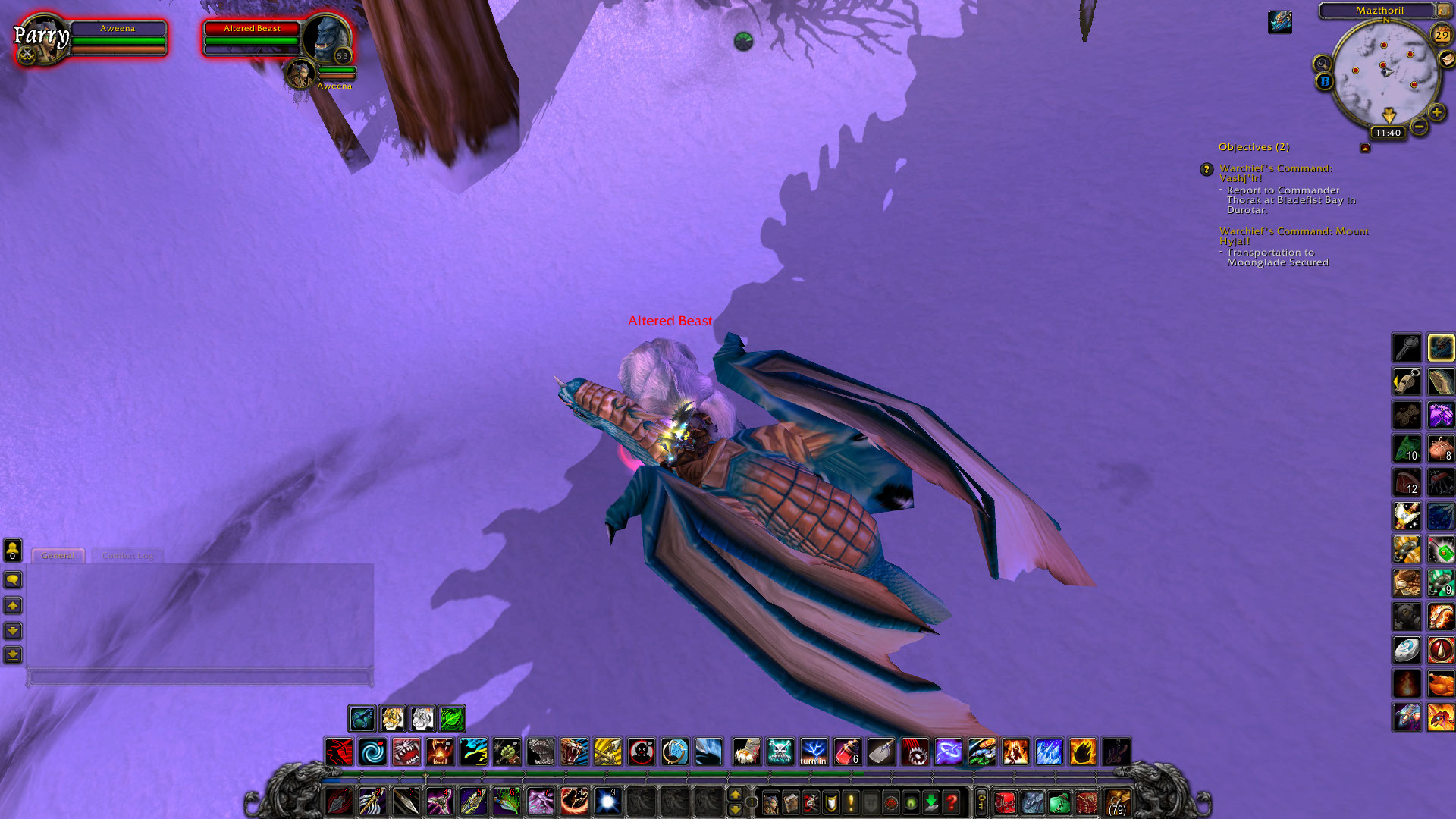1456x819 pixels.
Task: Click the 'turn in' quest item button
Action: pos(813,752)
